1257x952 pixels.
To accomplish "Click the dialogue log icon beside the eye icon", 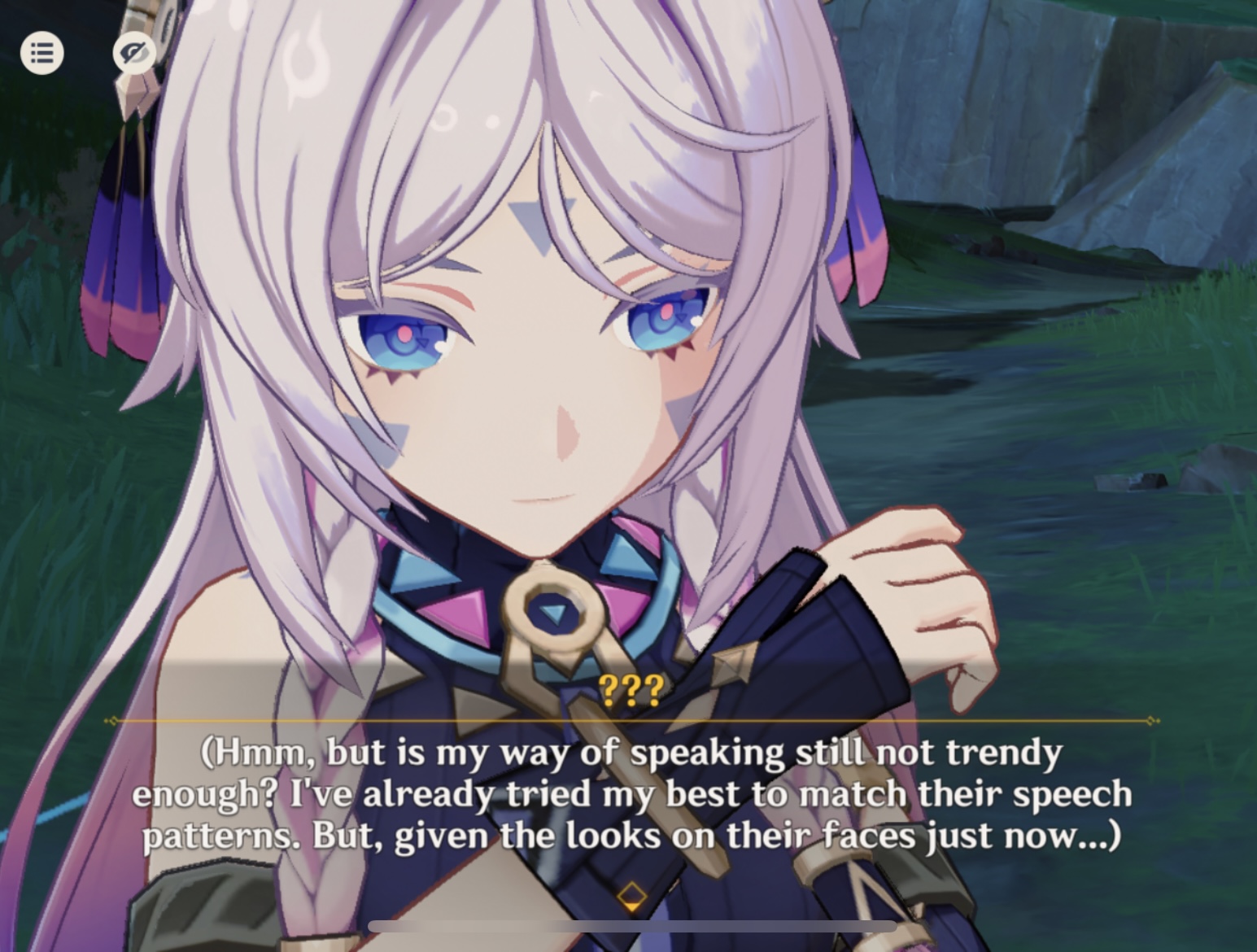I will [42, 53].
